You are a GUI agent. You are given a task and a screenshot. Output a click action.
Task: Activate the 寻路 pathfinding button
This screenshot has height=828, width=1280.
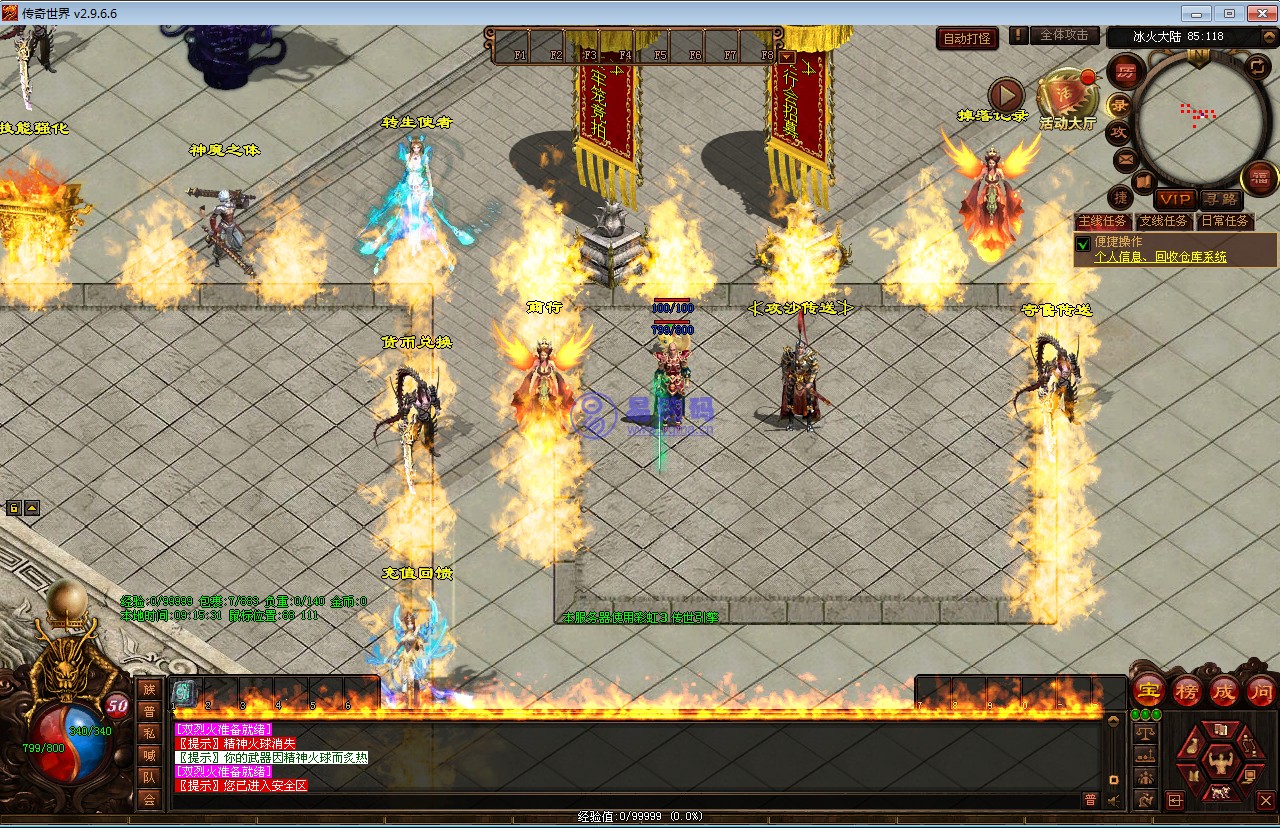1219,199
